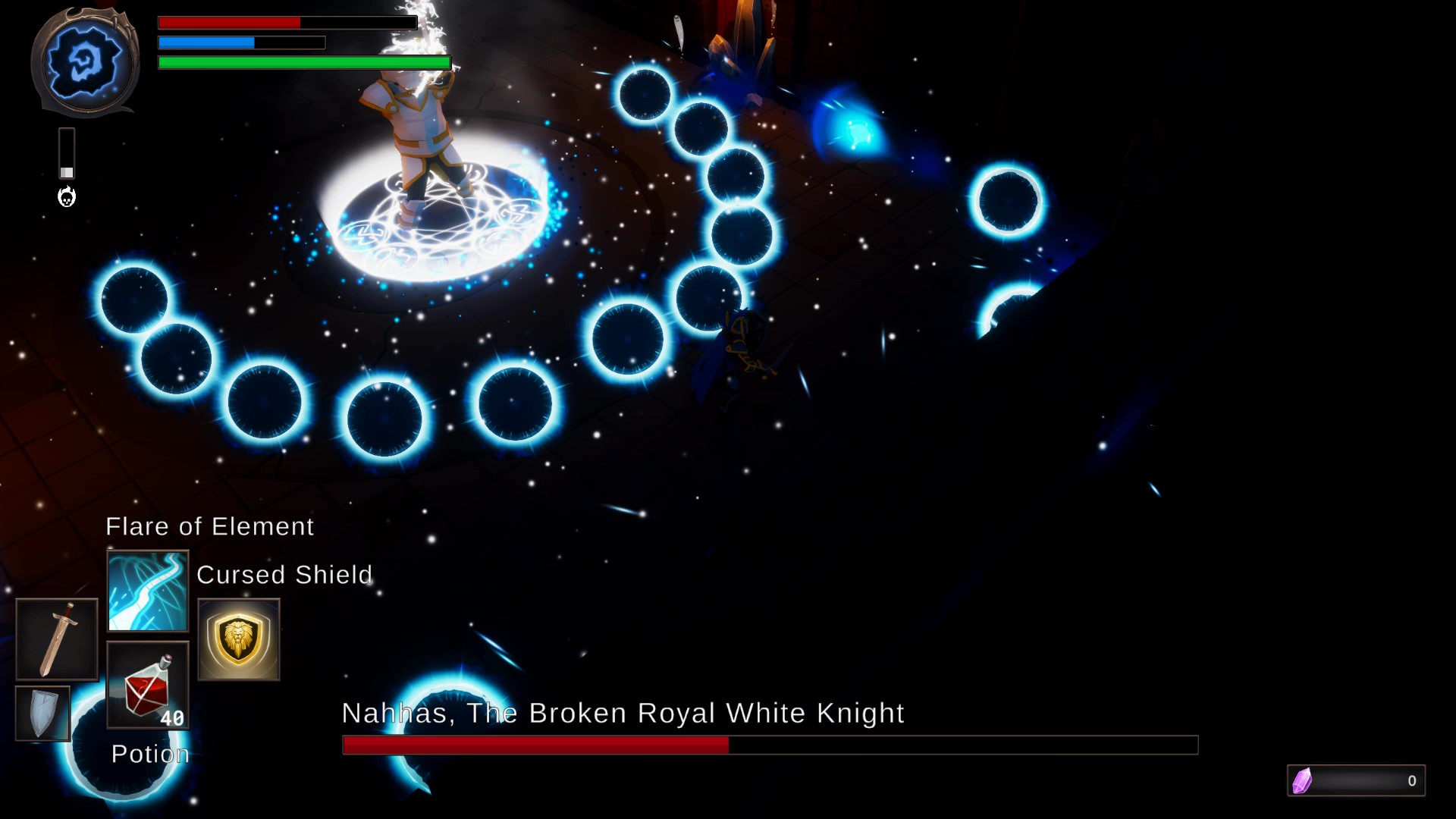Click the Potion label text
This screenshot has height=819, width=1456.
(x=149, y=753)
